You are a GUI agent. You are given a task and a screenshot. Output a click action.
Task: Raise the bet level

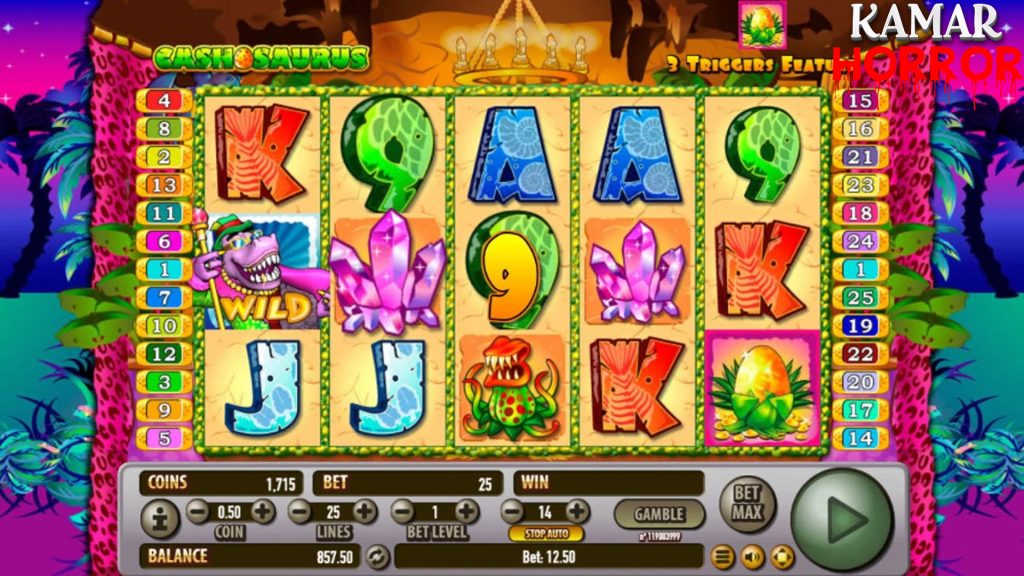[467, 512]
